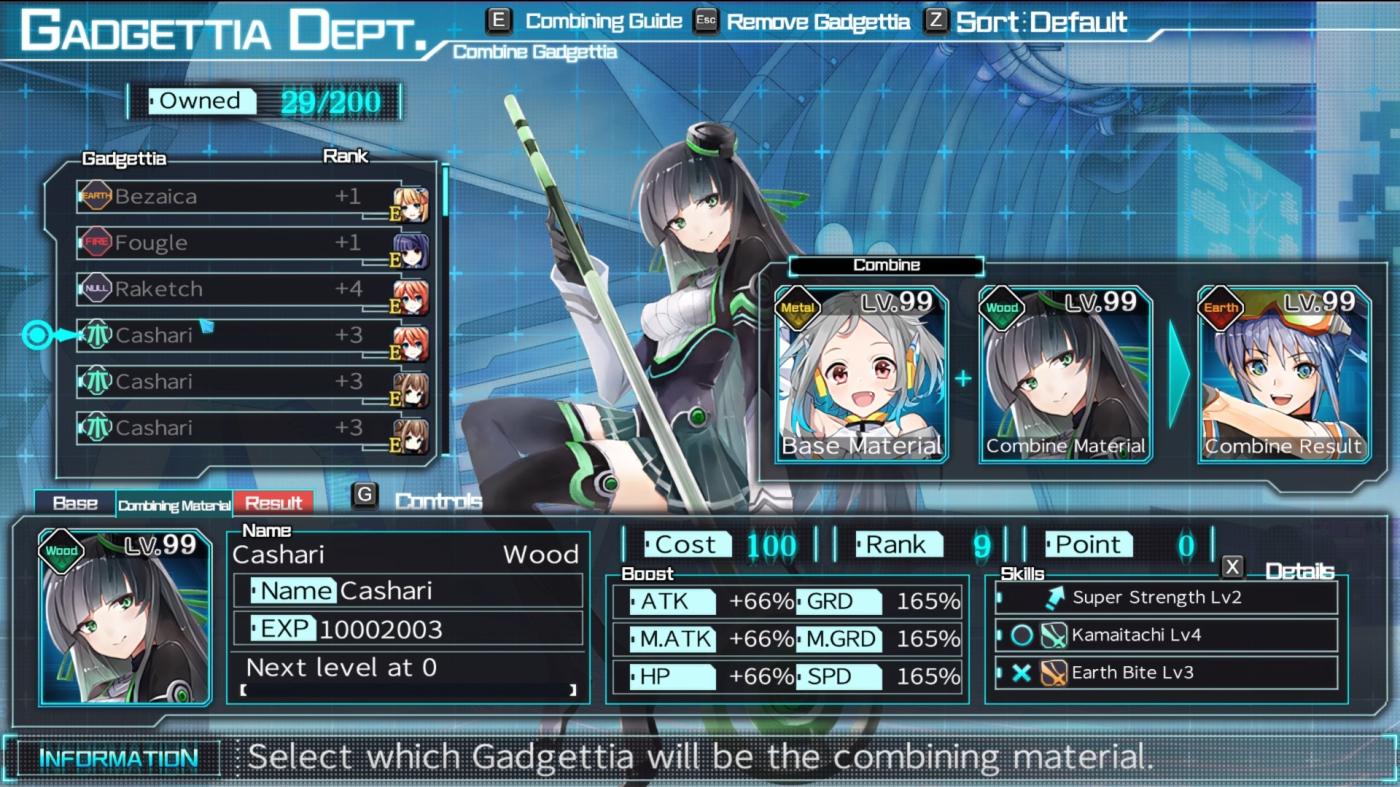Show the Result tab

273,503
